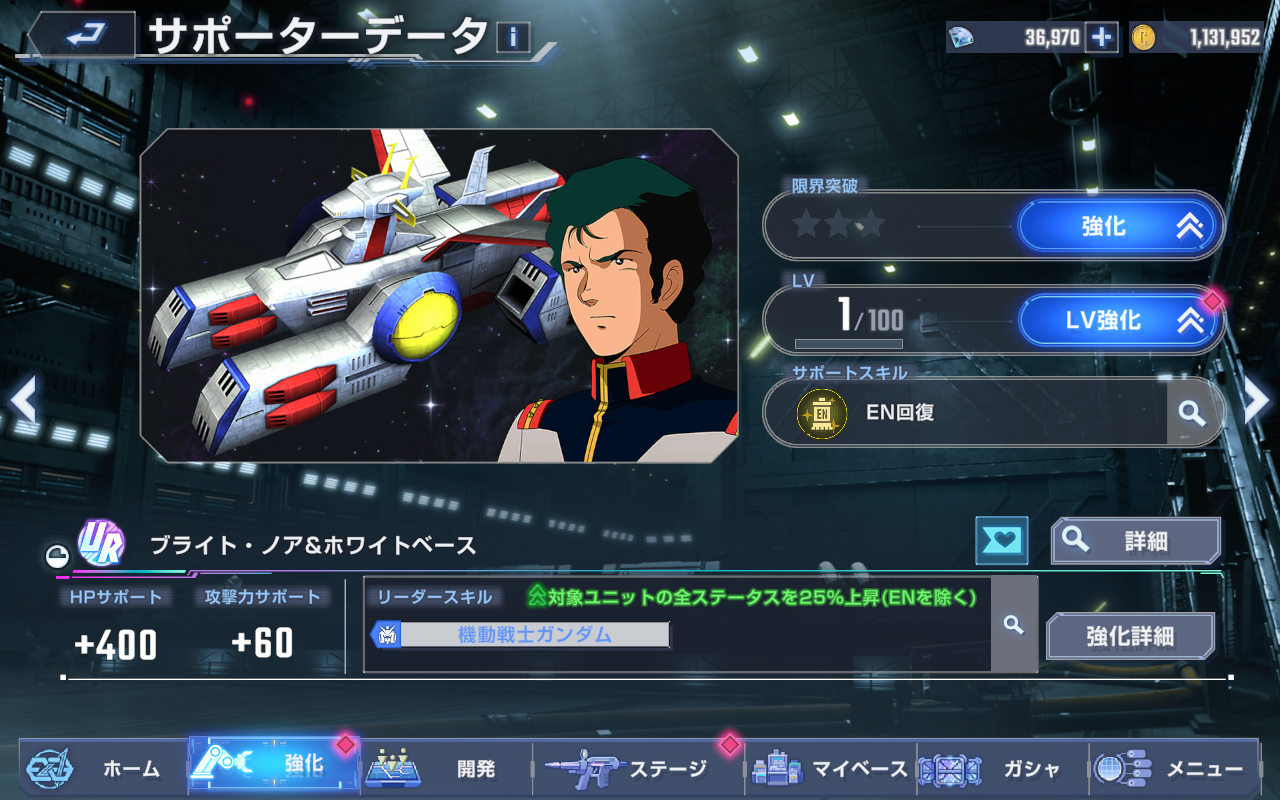Screen dimensions: 1280x800
Task: Open the 詳細 details button
Action: (1135, 541)
